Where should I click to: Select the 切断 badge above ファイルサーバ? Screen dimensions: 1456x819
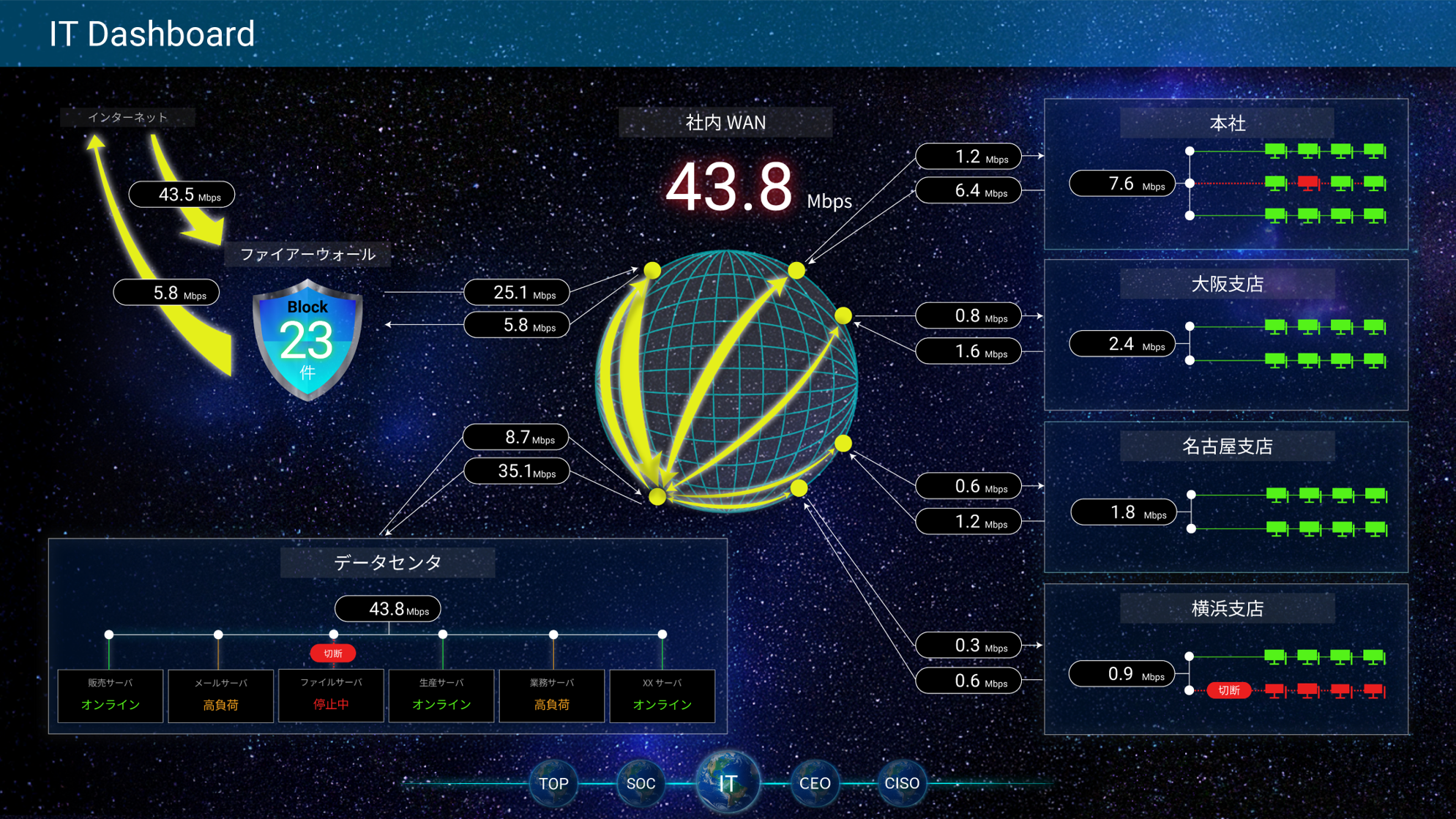[333, 653]
